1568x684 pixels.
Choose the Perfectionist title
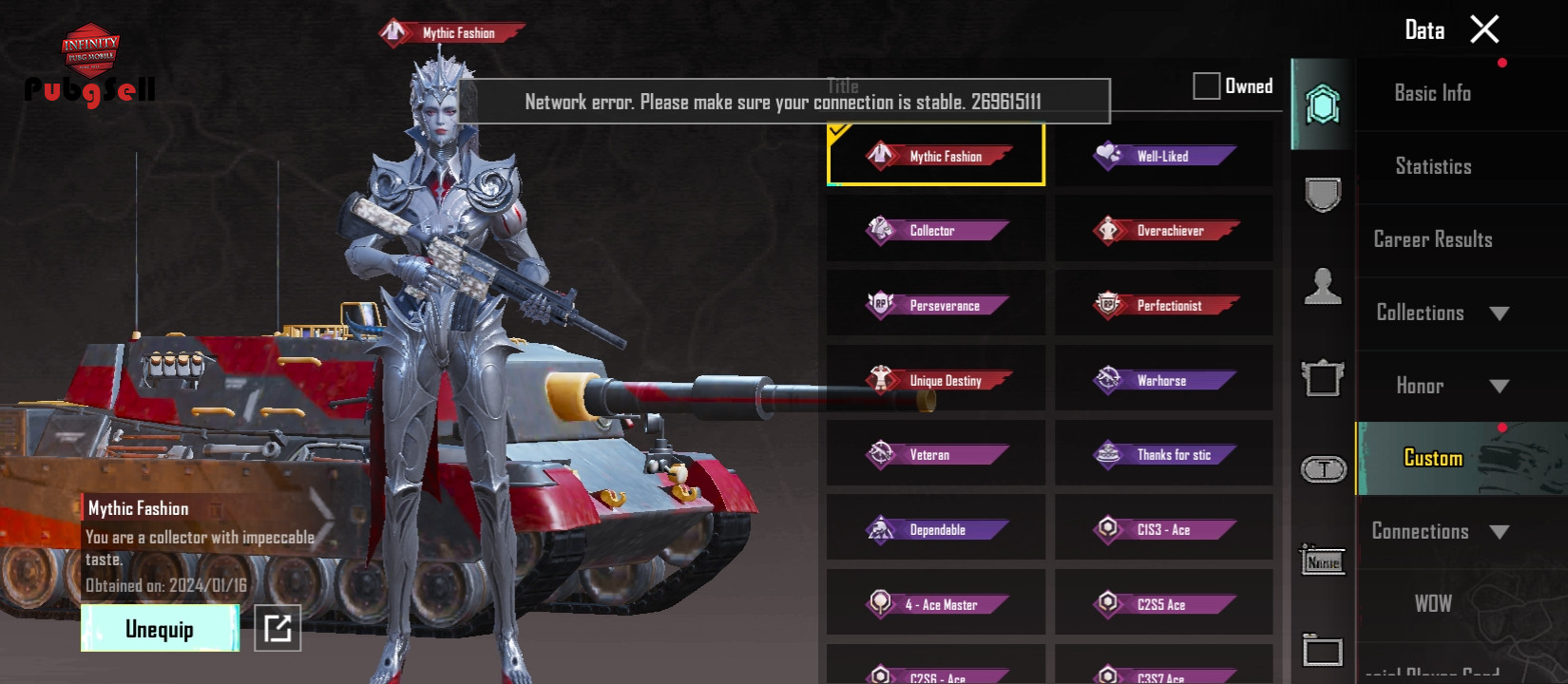coord(1163,305)
